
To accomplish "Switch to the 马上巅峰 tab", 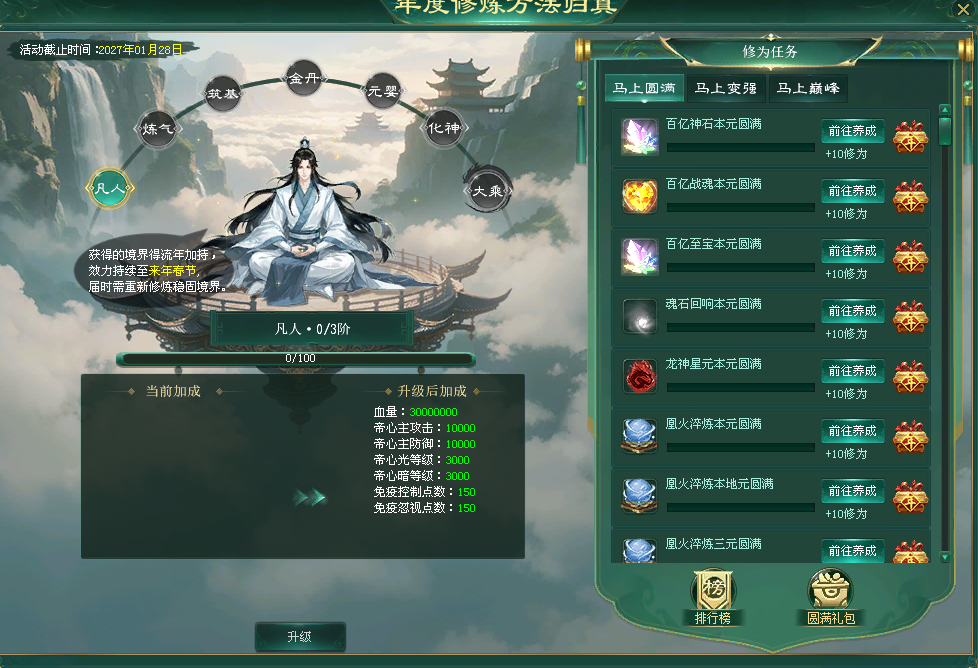I will point(808,89).
